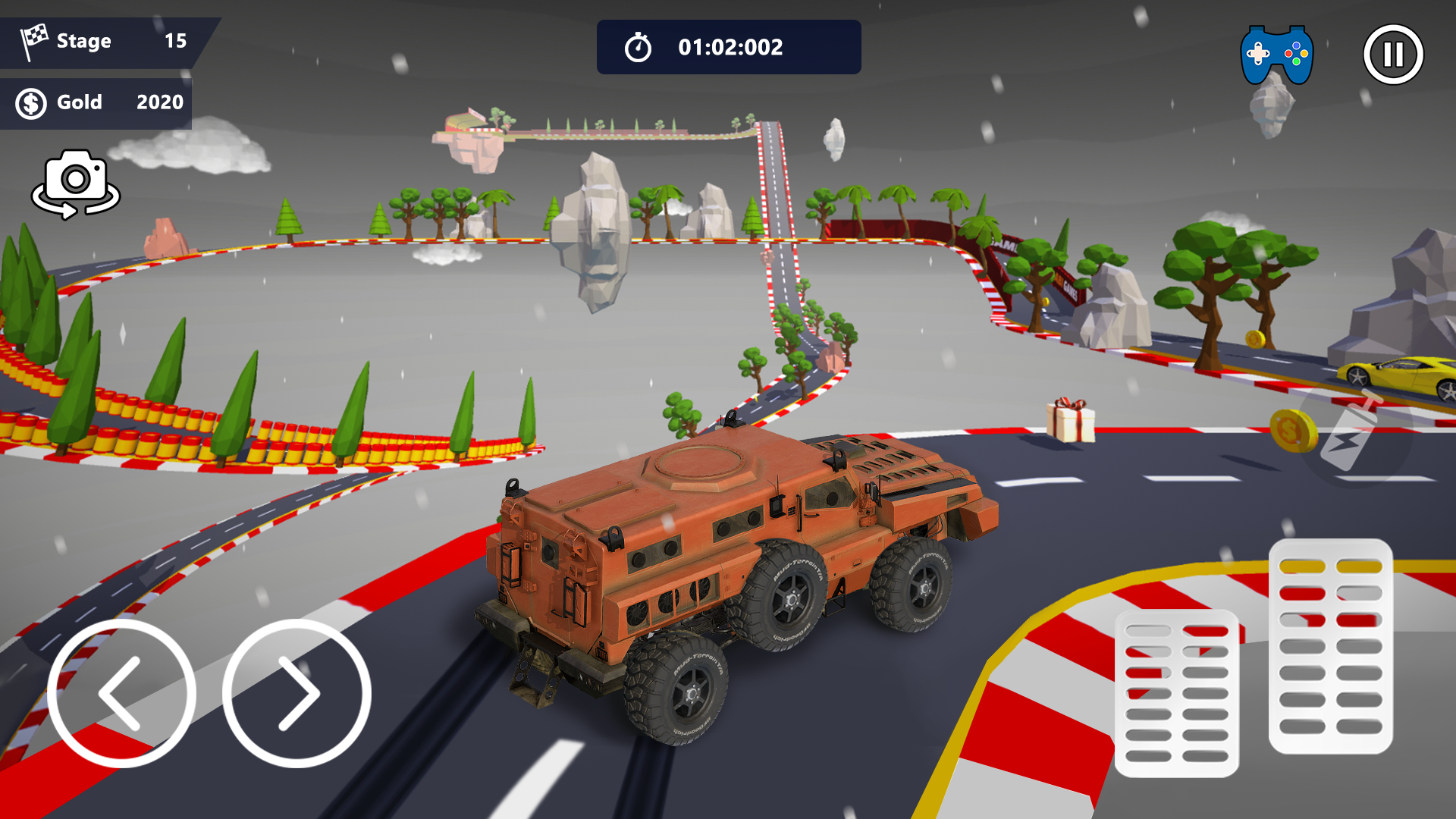Image resolution: width=1456 pixels, height=819 pixels.
Task: Tap the camera view switch icon
Action: [76, 182]
